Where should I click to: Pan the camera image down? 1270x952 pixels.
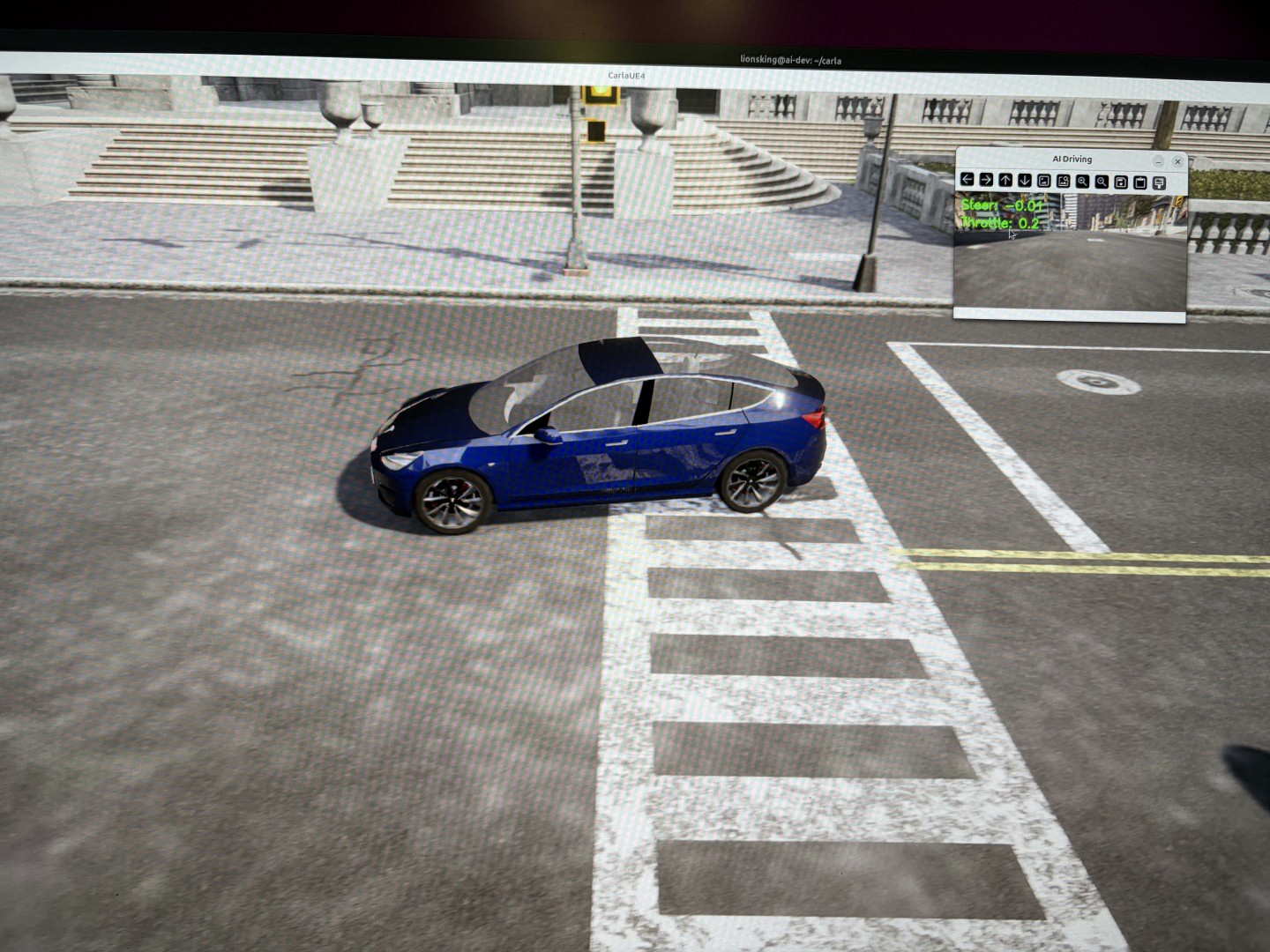point(1025,180)
